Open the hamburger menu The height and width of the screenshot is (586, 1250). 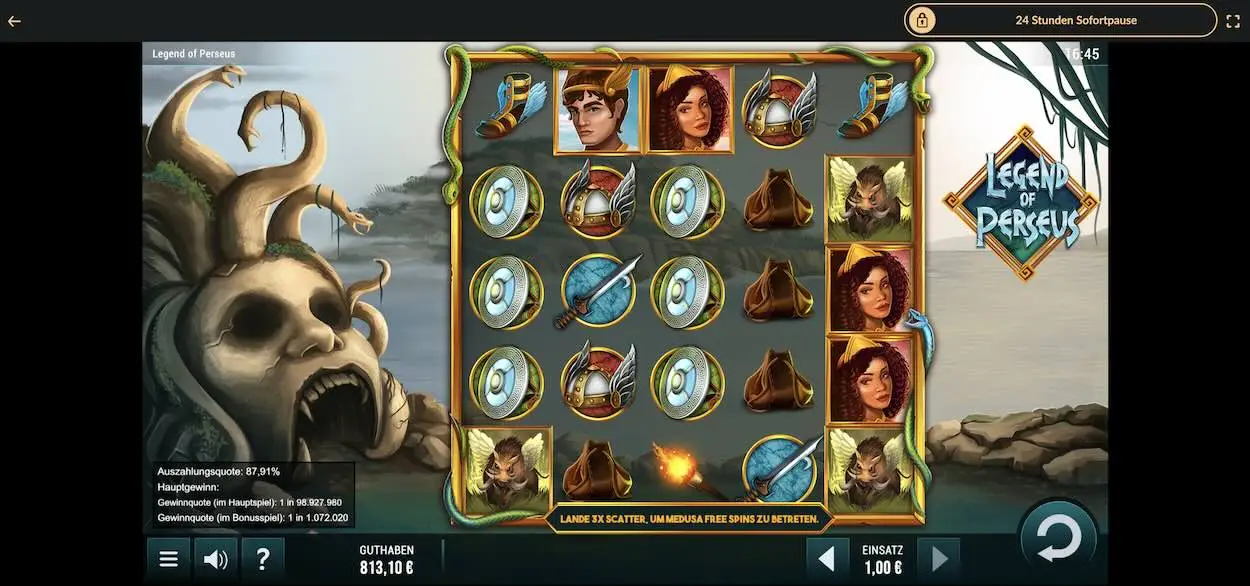click(x=169, y=559)
